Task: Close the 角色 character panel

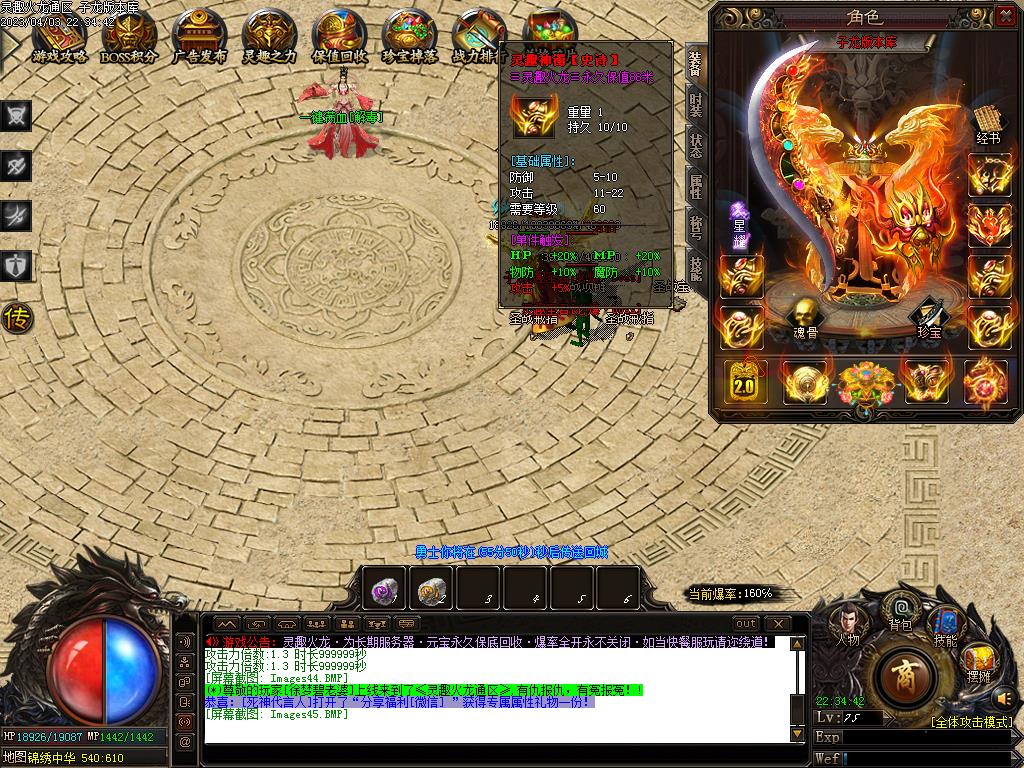Action: tap(1005, 16)
